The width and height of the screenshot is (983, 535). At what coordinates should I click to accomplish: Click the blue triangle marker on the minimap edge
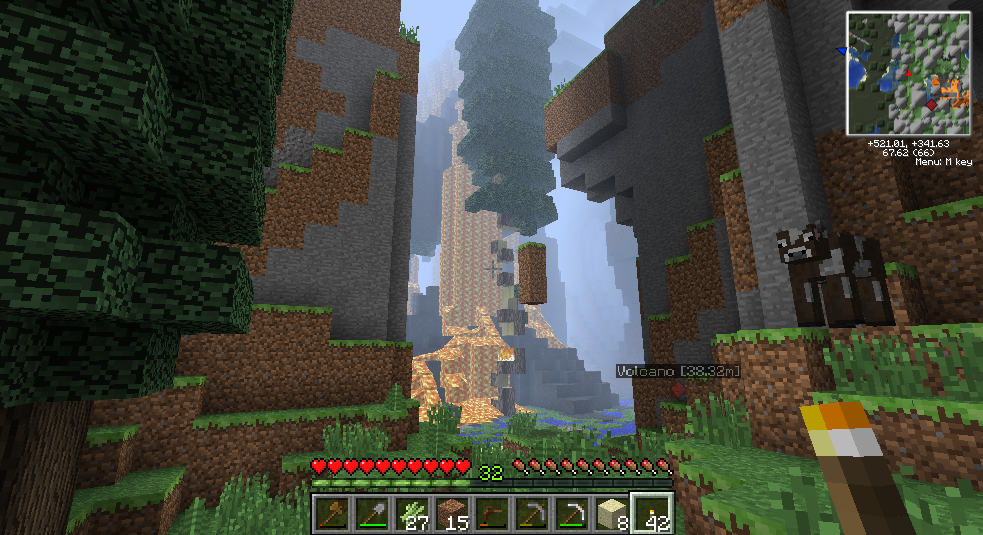[x=843, y=50]
